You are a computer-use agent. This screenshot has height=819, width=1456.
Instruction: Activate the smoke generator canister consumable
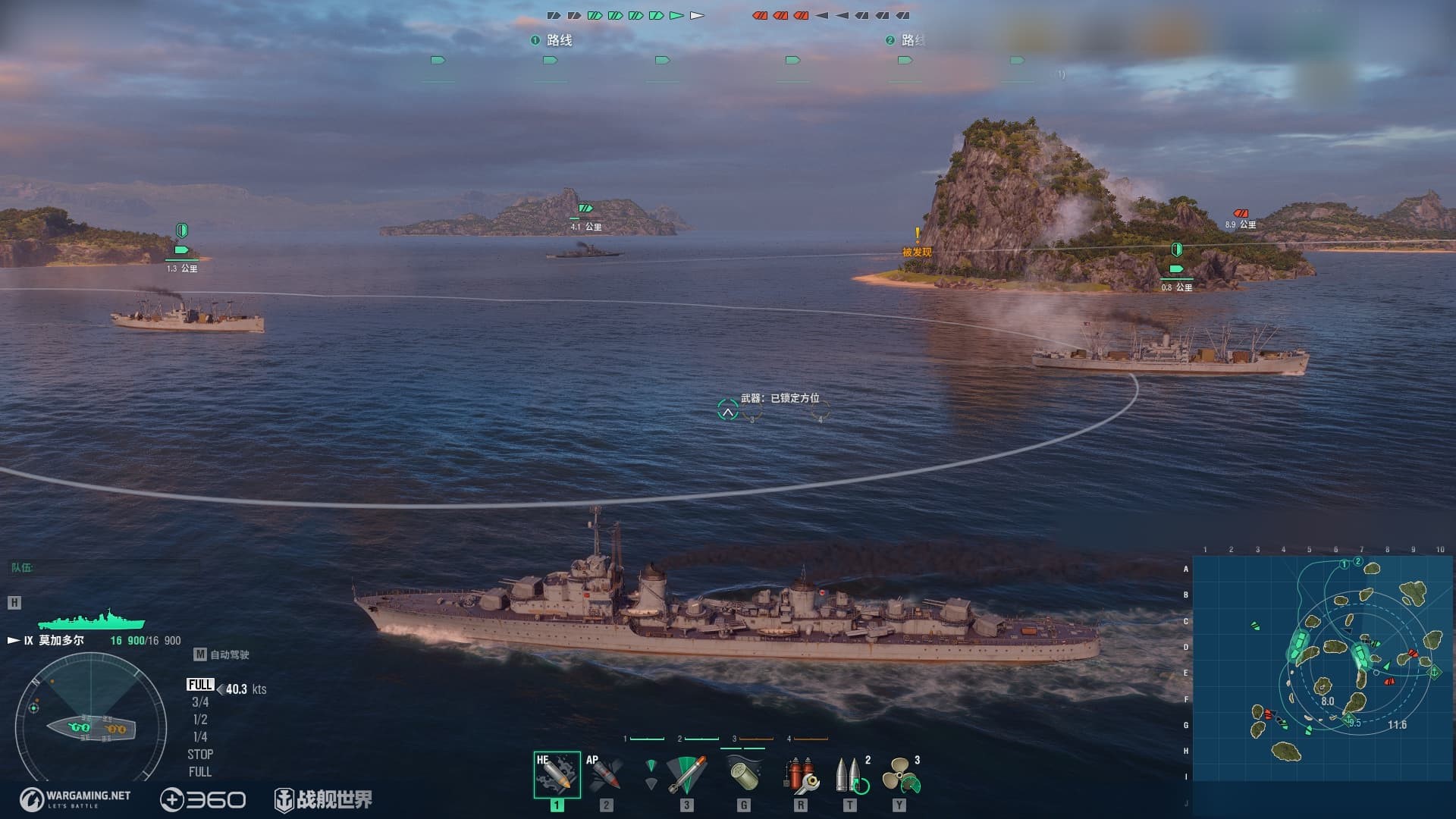pyautogui.click(x=743, y=774)
